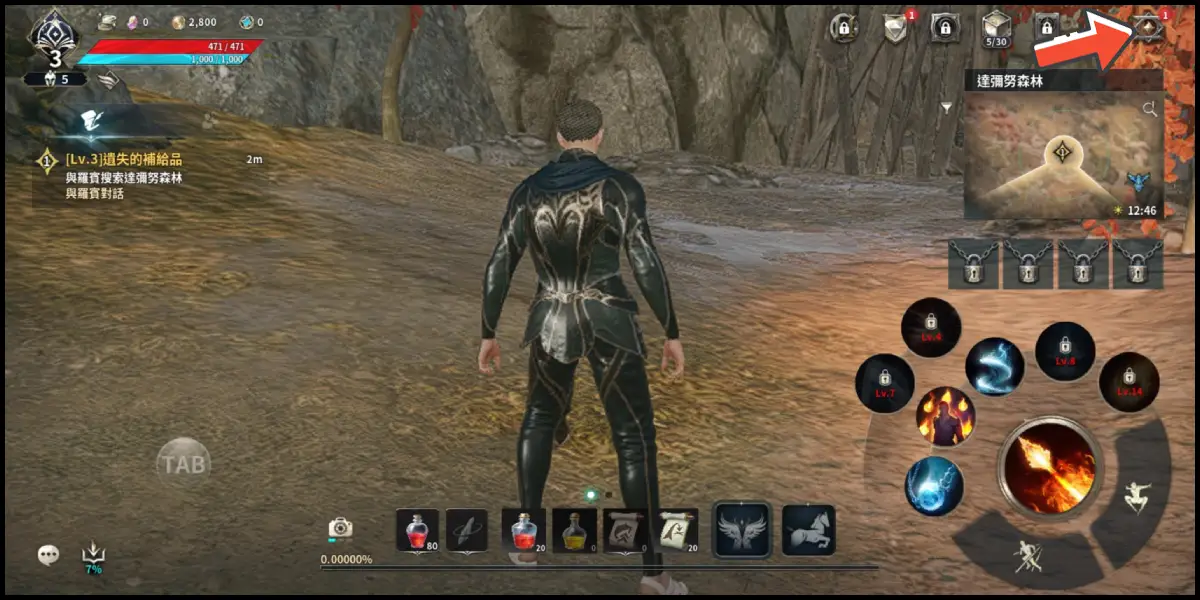Click the magnifier icon on the minimap
The width and height of the screenshot is (1200, 600).
click(x=1150, y=108)
